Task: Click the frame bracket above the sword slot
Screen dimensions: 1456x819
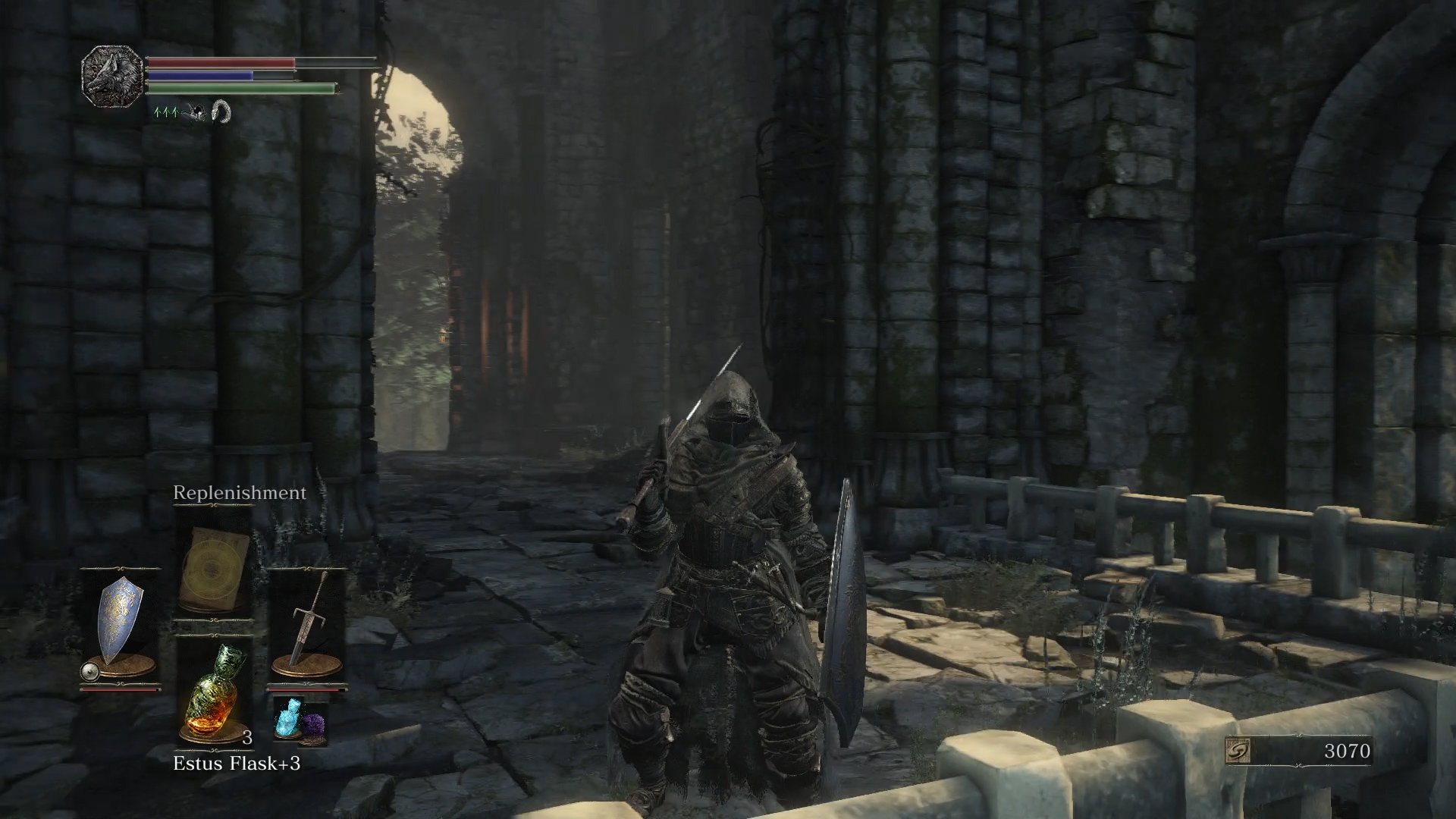Action: 309,569
